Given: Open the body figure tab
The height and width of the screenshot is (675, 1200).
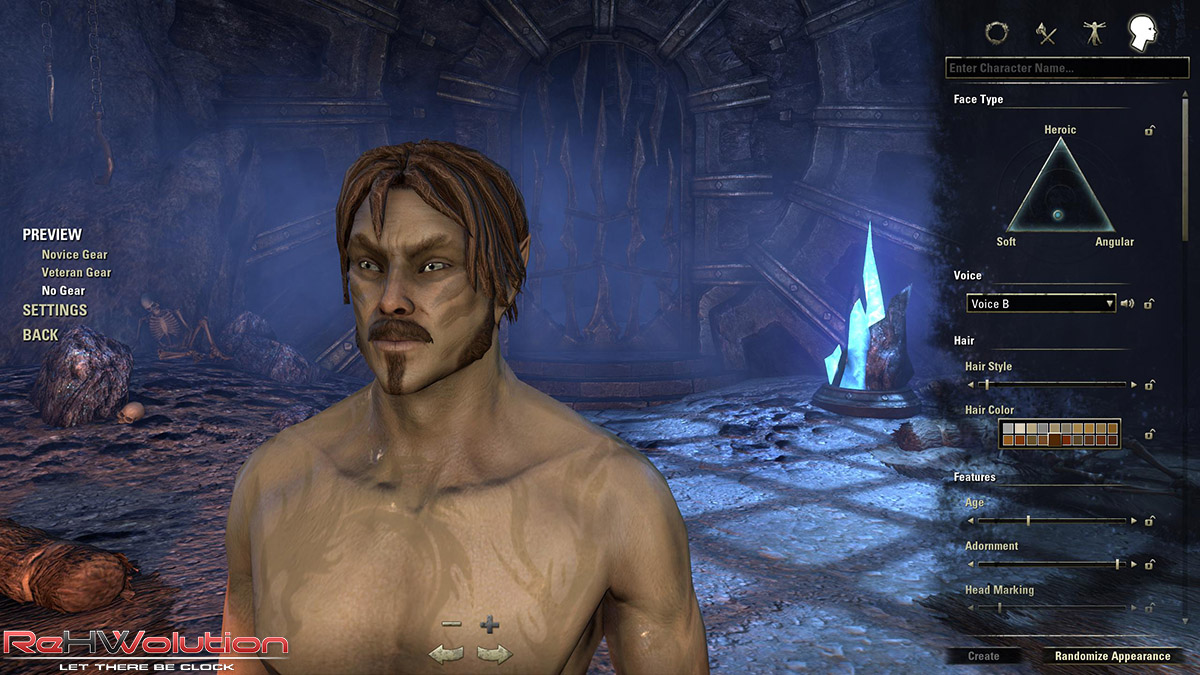Looking at the screenshot, I should [x=1092, y=33].
